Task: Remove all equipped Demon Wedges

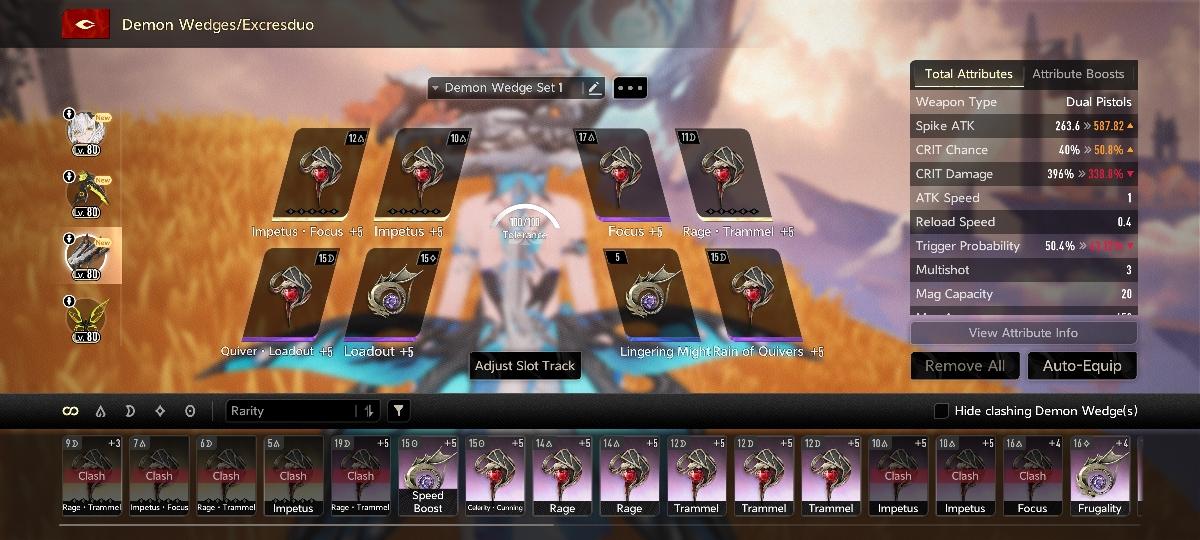Action: pyautogui.click(x=965, y=366)
